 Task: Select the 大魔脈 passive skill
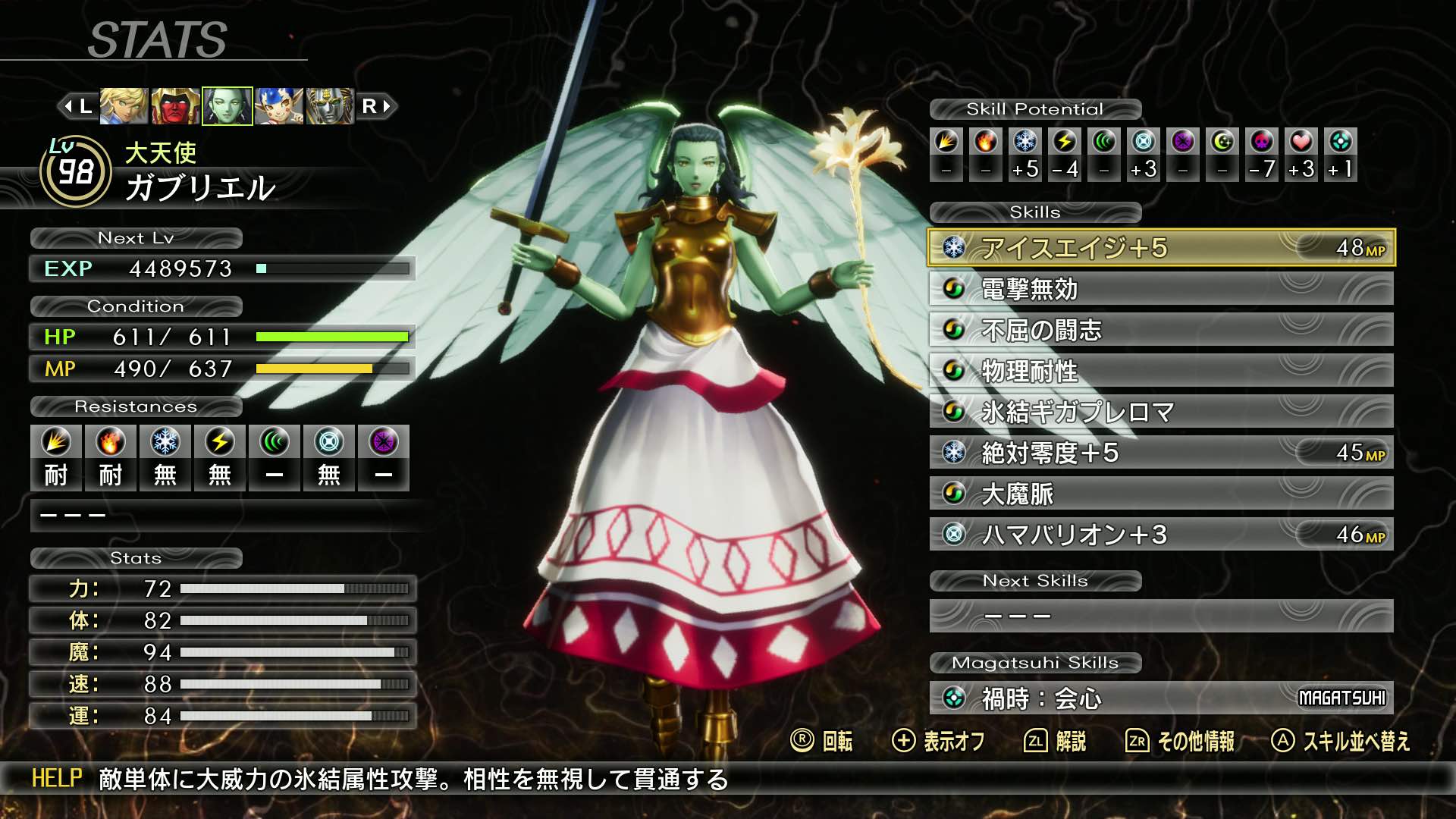[1160, 494]
